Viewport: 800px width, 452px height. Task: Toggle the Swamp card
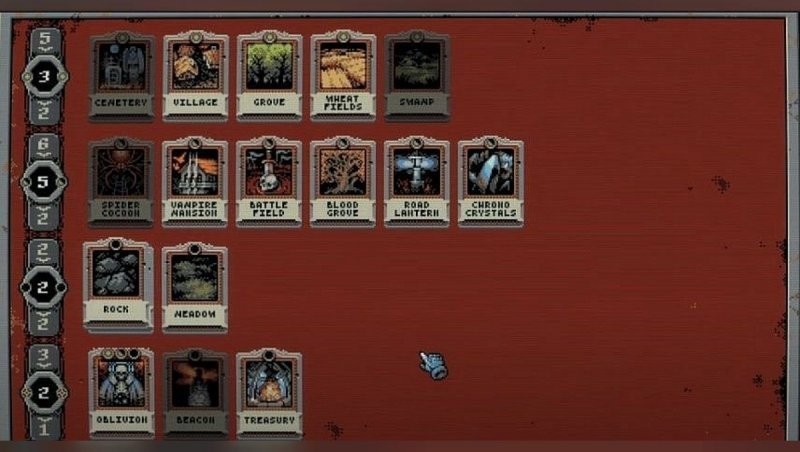[x=417, y=74]
